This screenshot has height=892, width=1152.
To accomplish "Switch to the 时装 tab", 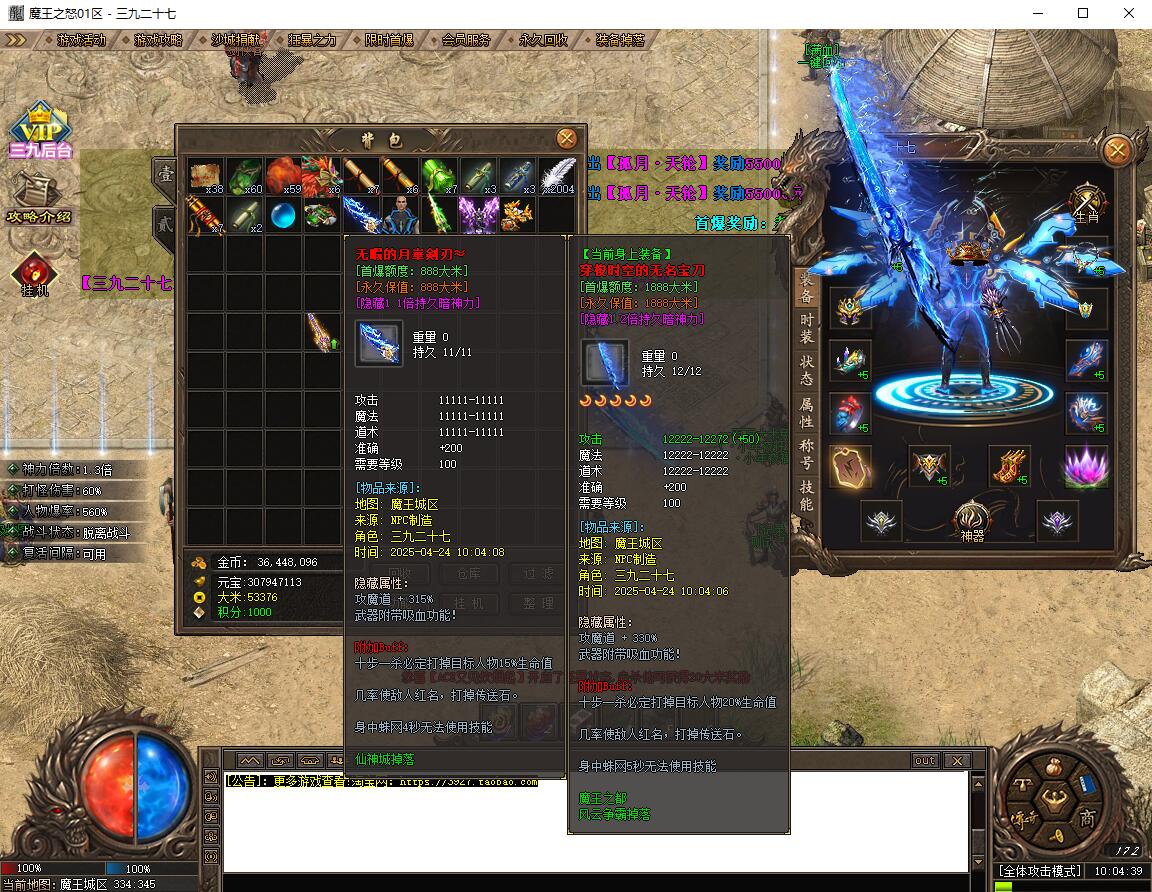I will click(806, 328).
